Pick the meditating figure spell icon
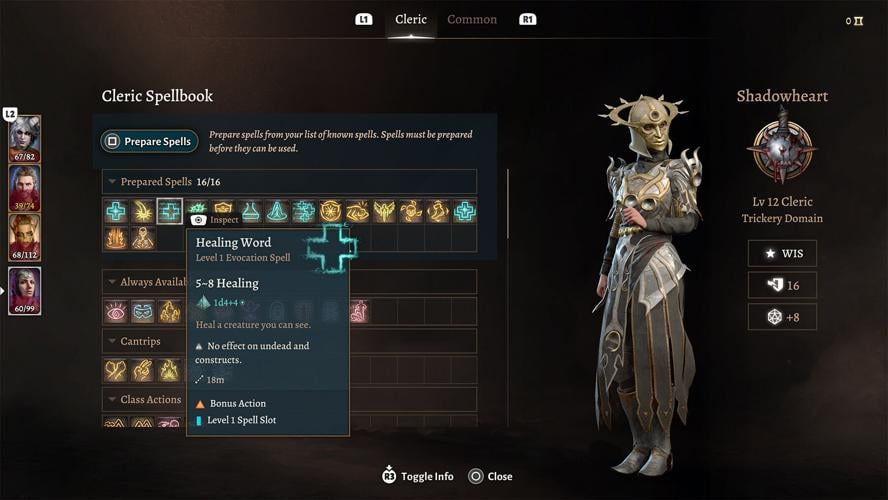The width and height of the screenshot is (888, 500). [x=278, y=211]
